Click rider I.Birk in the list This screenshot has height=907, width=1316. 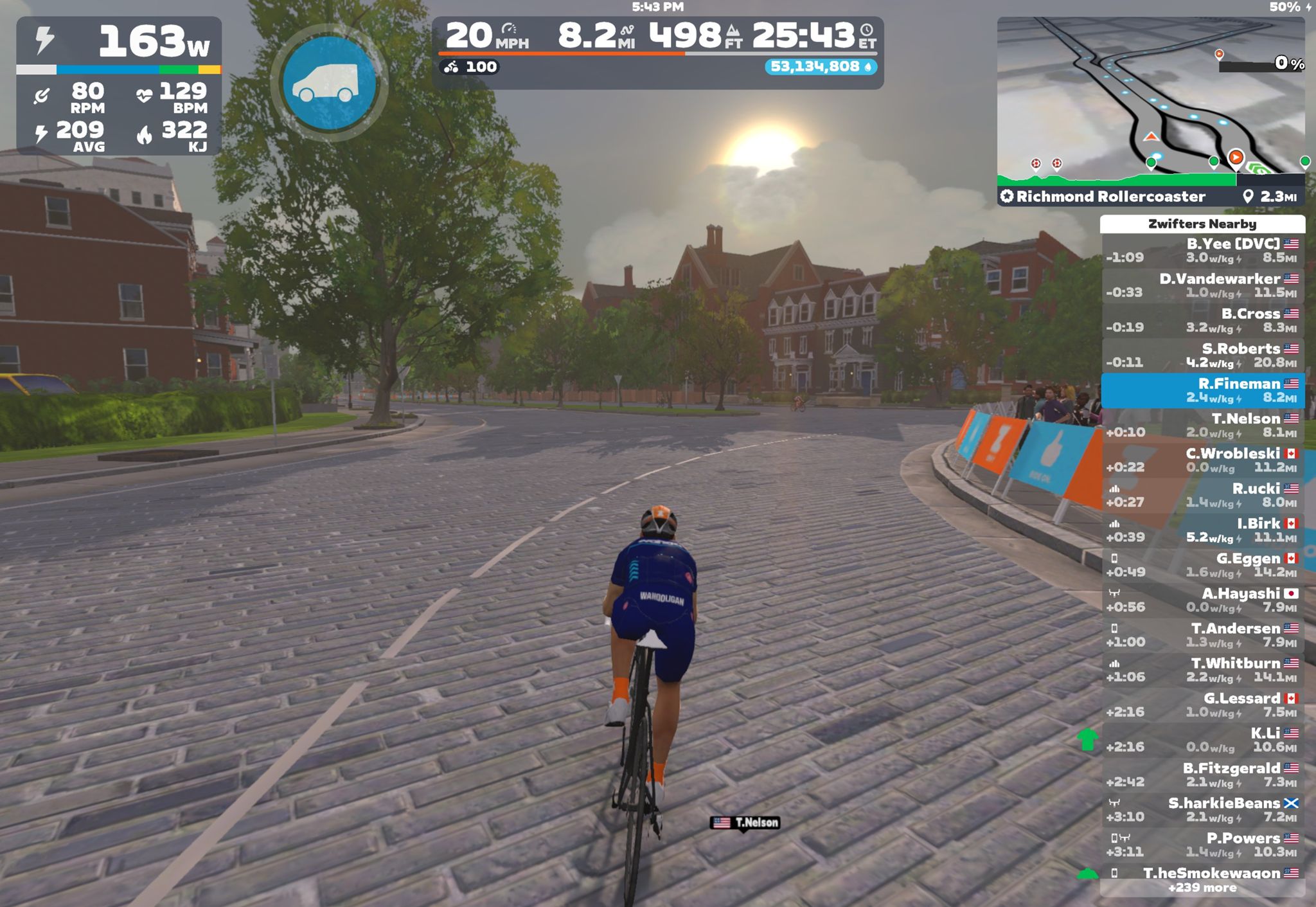[x=1203, y=530]
